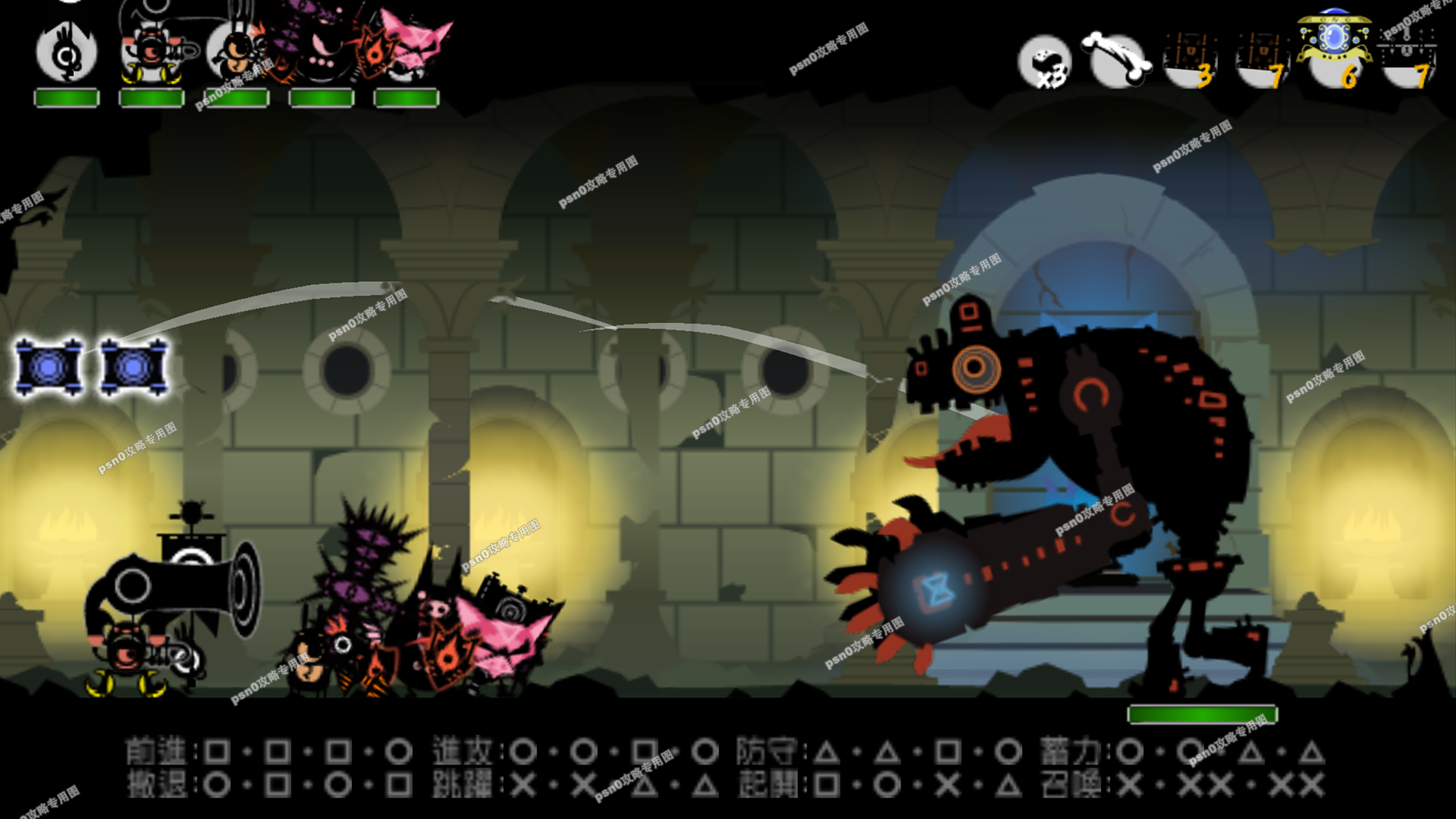Select the Hatapon flag-bearer portrait
Image resolution: width=1456 pixels, height=819 pixels.
click(x=67, y=55)
